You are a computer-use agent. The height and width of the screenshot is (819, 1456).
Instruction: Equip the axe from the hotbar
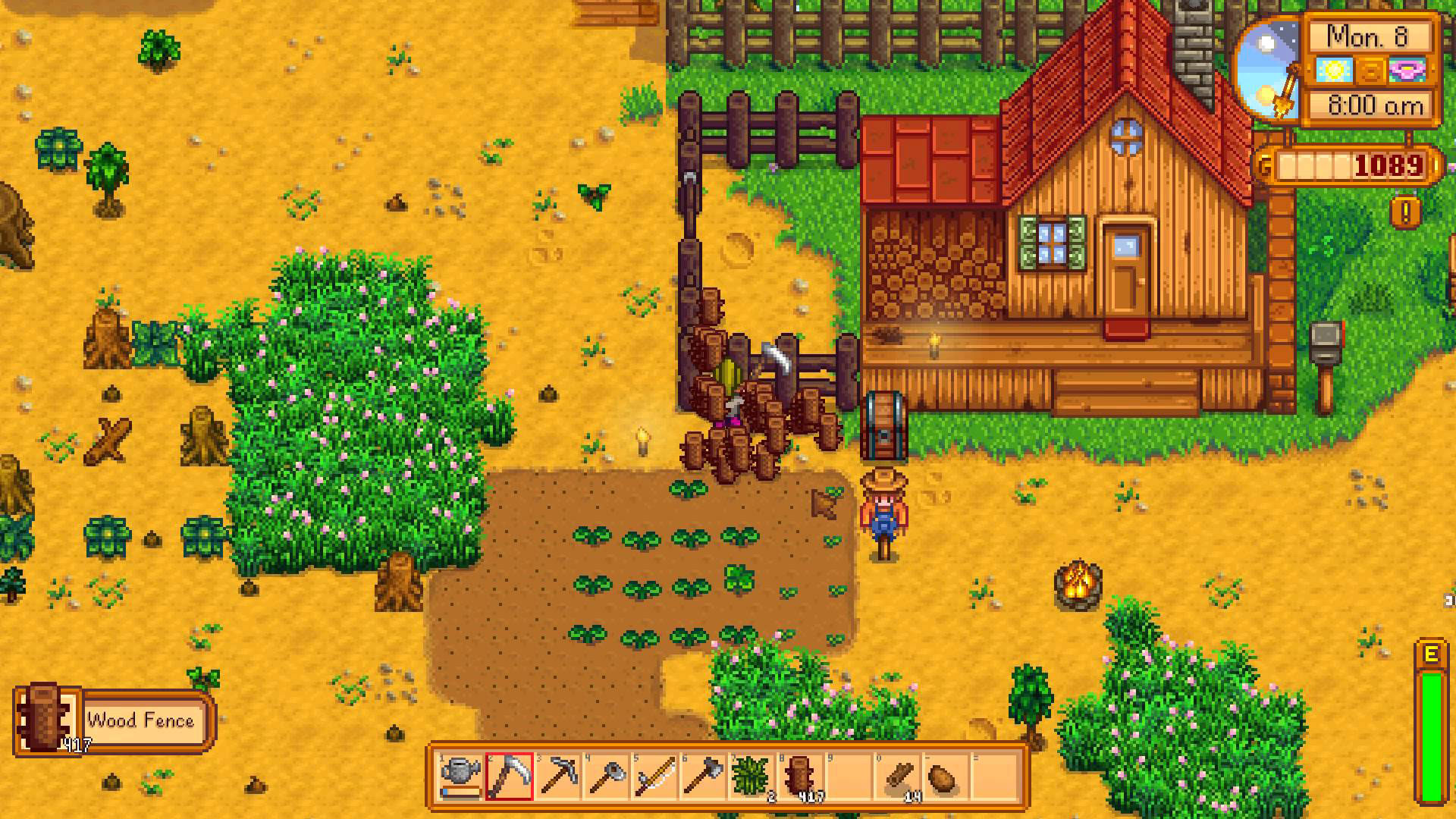click(704, 776)
